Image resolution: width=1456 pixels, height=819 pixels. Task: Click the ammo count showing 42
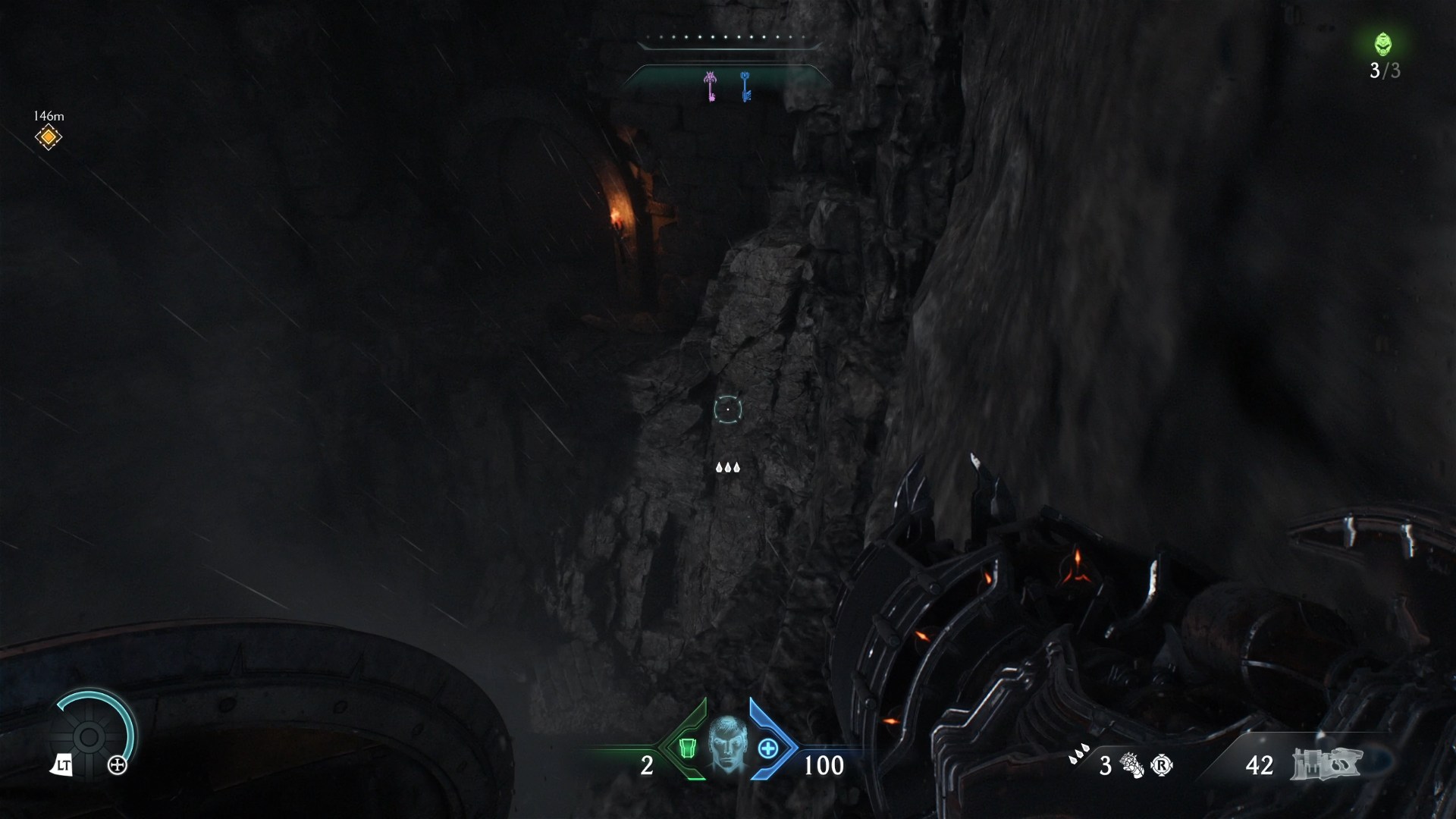[1259, 764]
